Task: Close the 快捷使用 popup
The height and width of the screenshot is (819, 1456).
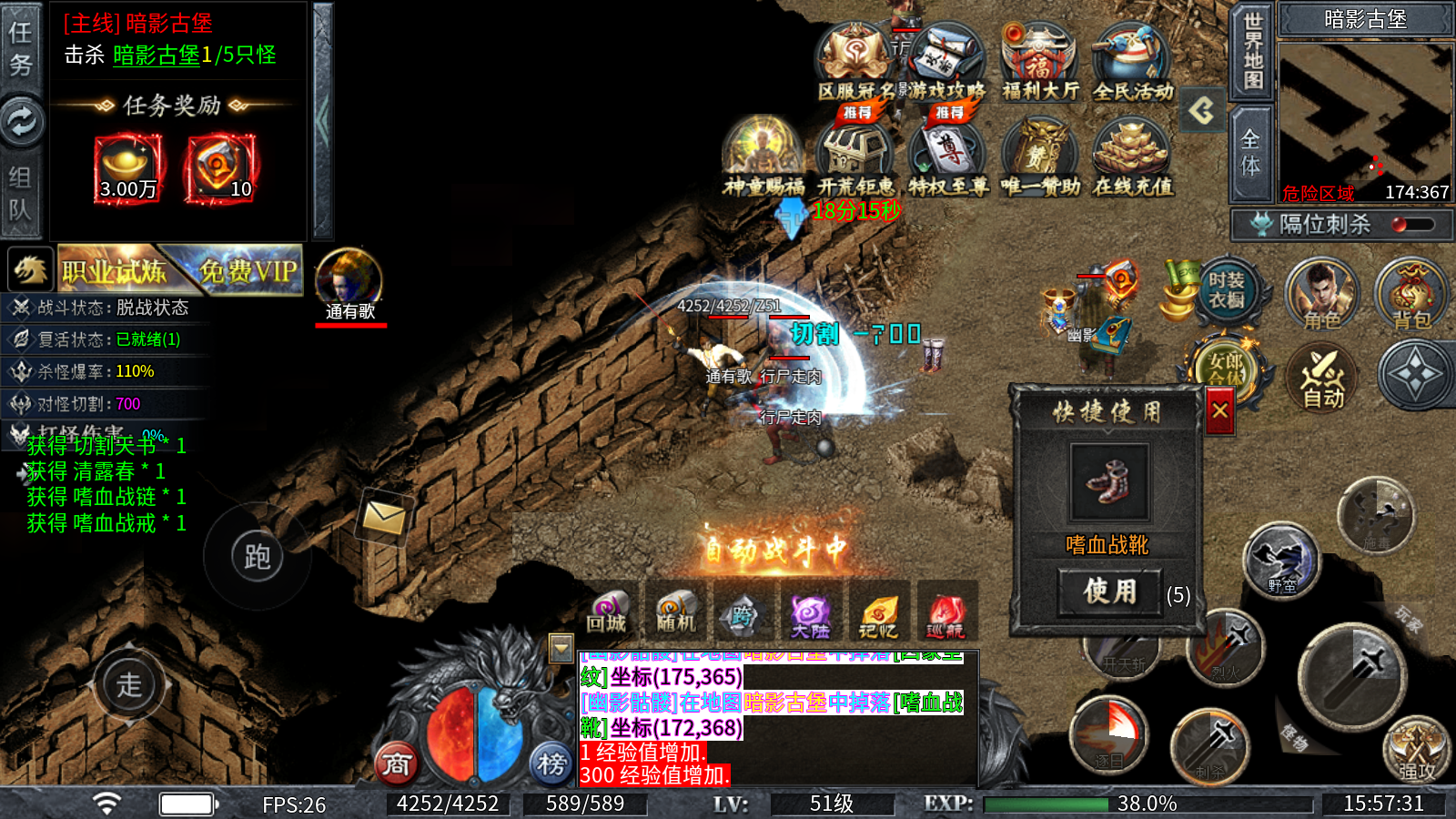Action: (x=1219, y=411)
